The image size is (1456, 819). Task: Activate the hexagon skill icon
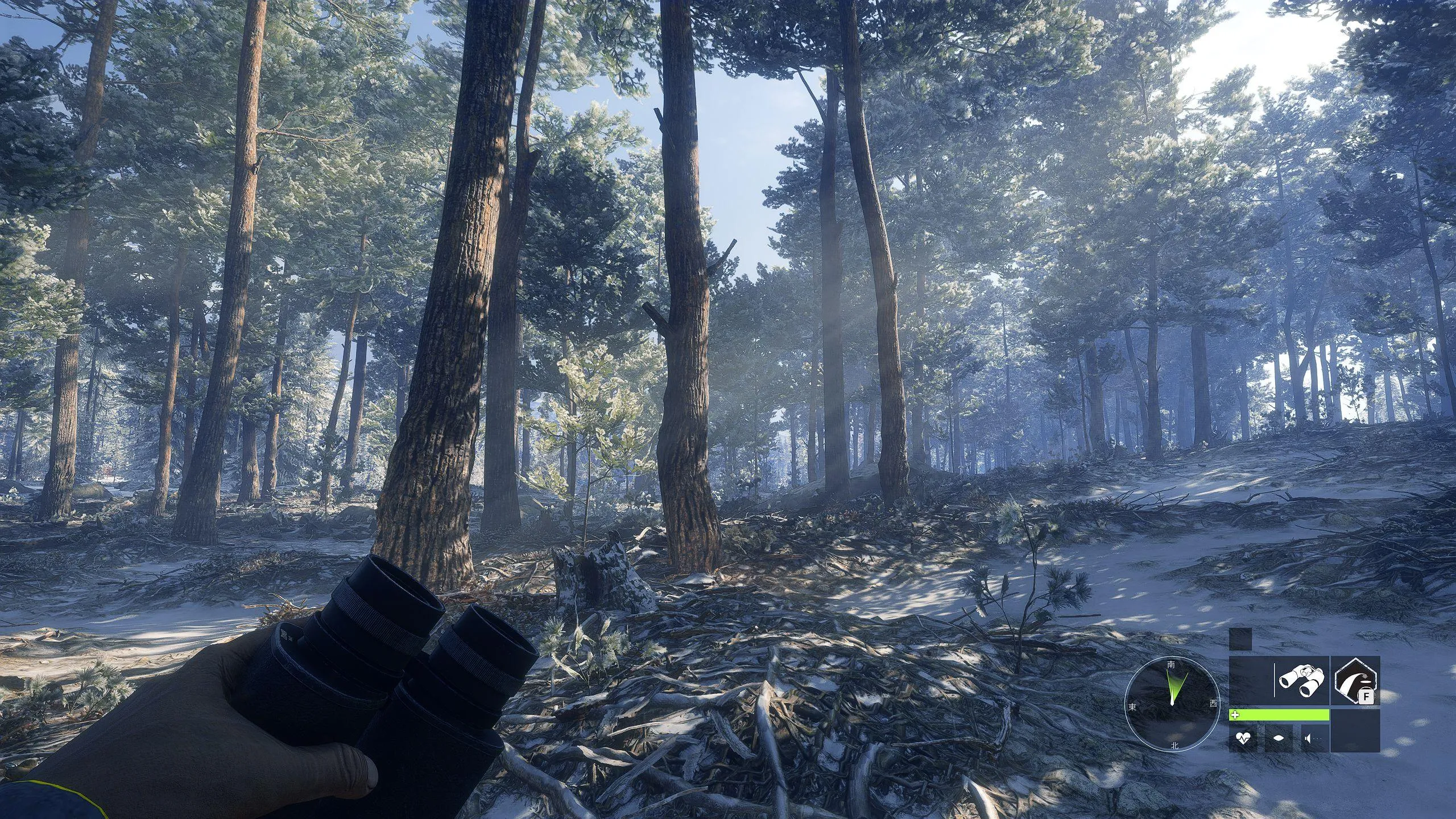click(1356, 681)
